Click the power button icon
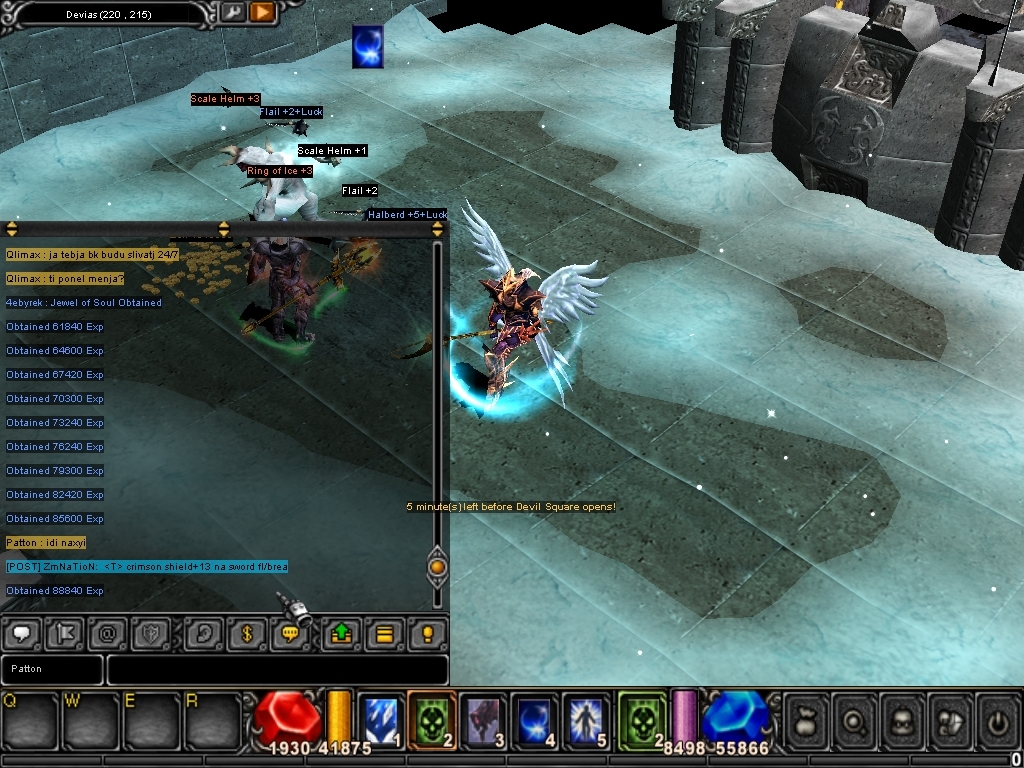The height and width of the screenshot is (768, 1024). (997, 720)
